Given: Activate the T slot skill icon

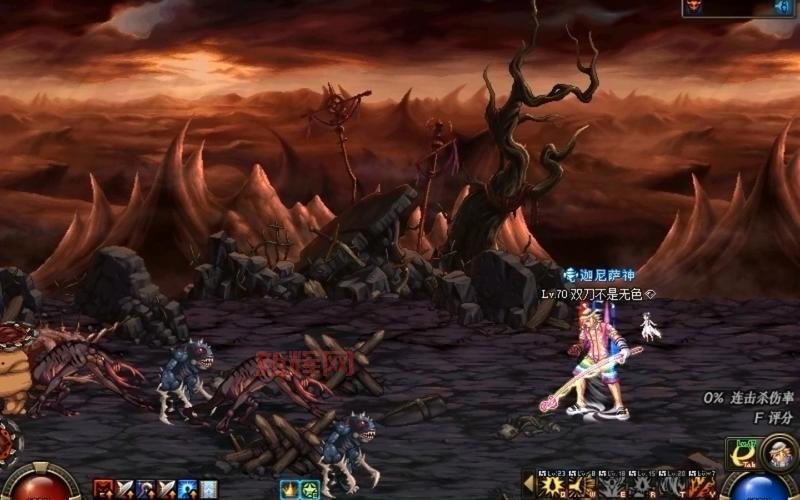Looking at the screenshot, I should coord(672,487).
